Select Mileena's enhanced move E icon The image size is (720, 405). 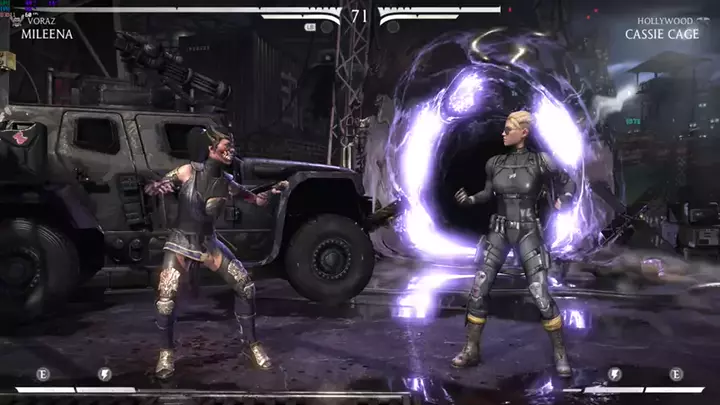click(x=42, y=374)
